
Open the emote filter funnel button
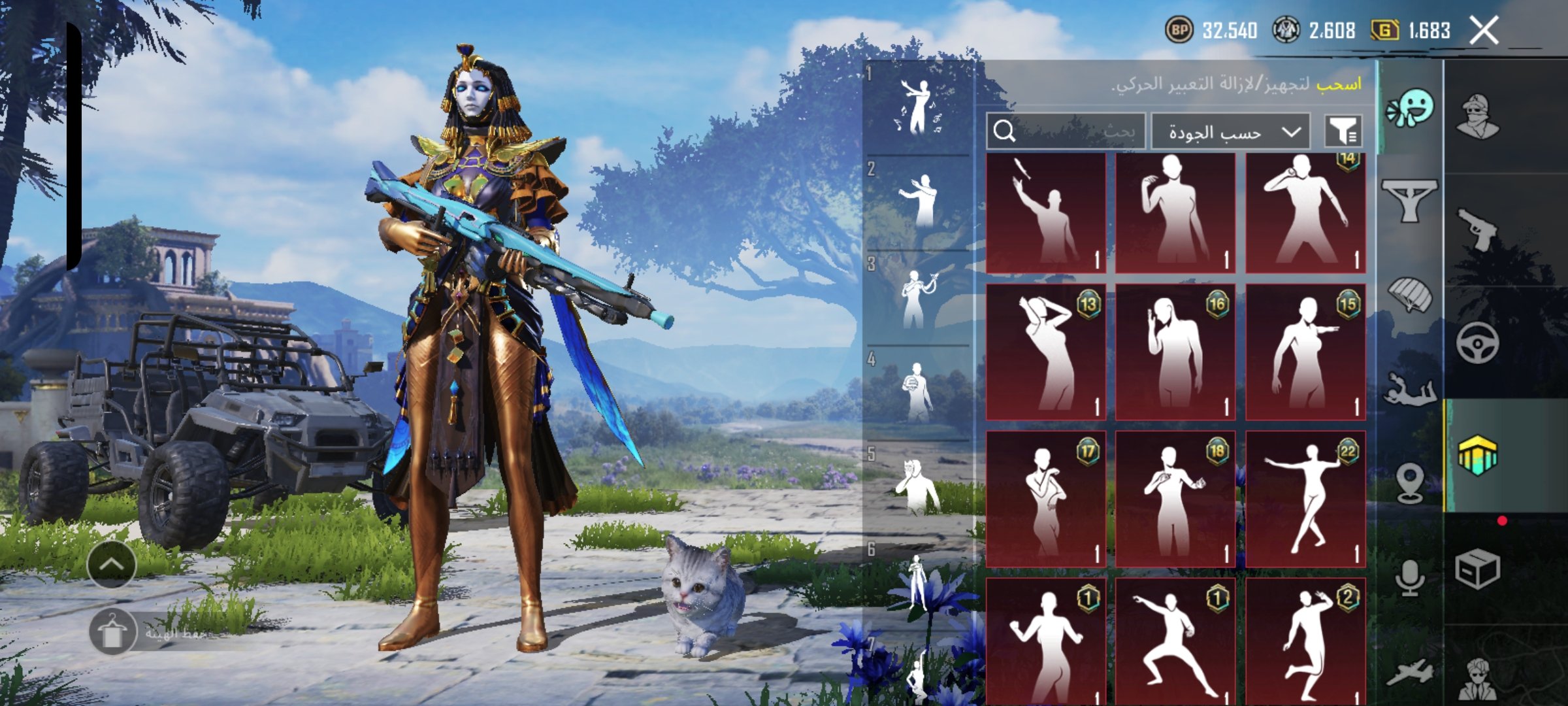(x=1343, y=131)
